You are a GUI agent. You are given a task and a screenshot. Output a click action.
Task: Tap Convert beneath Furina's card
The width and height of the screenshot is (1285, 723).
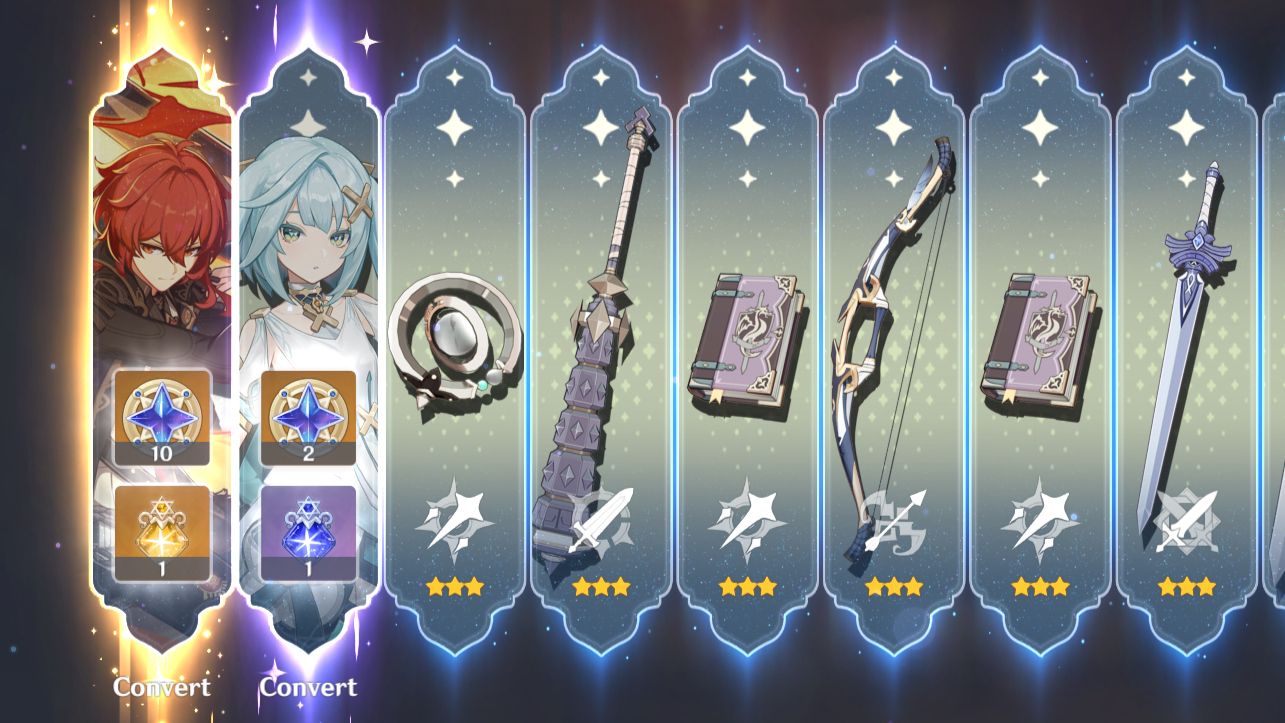308,687
